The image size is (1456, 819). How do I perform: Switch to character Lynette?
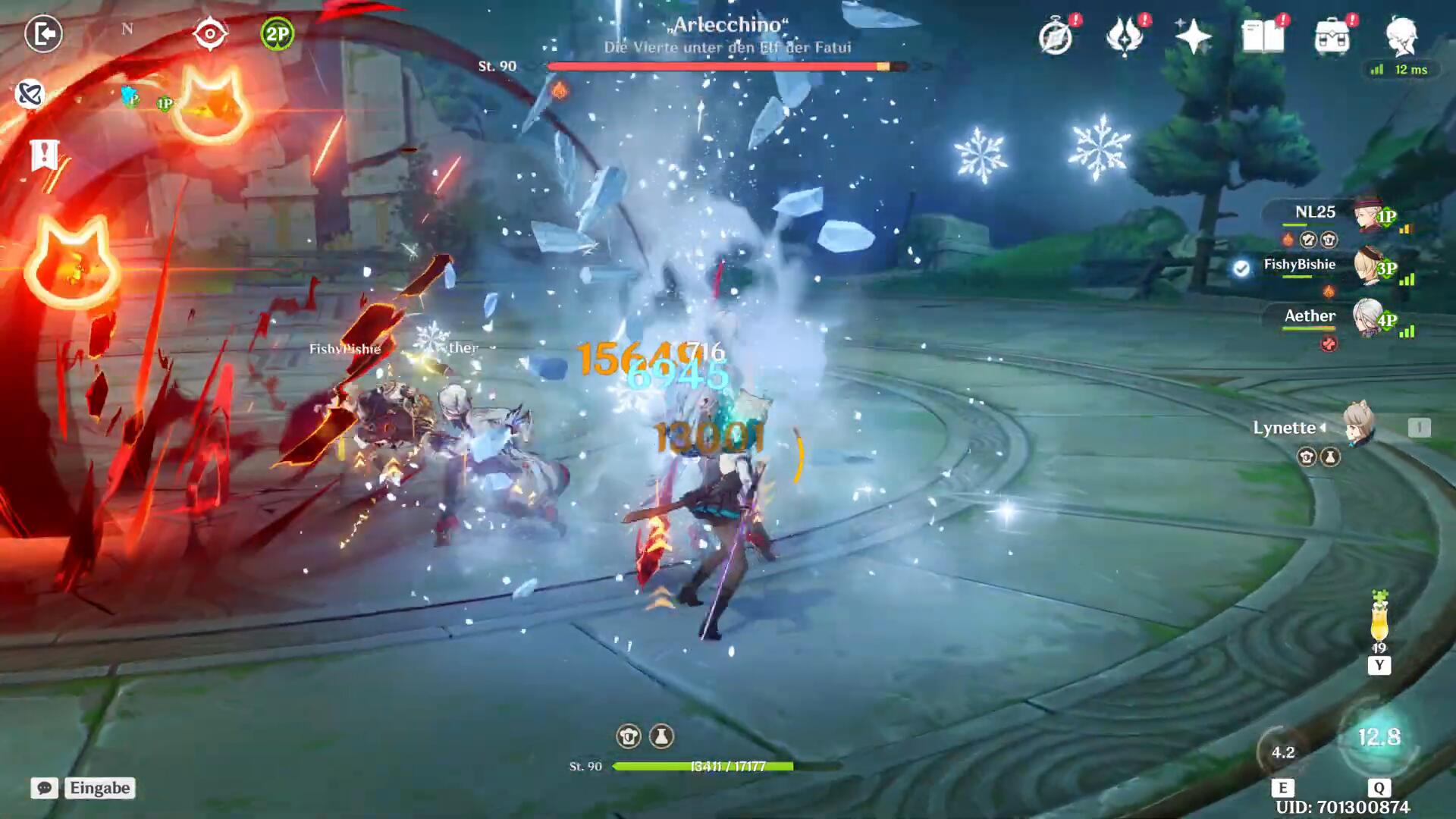(x=1357, y=426)
